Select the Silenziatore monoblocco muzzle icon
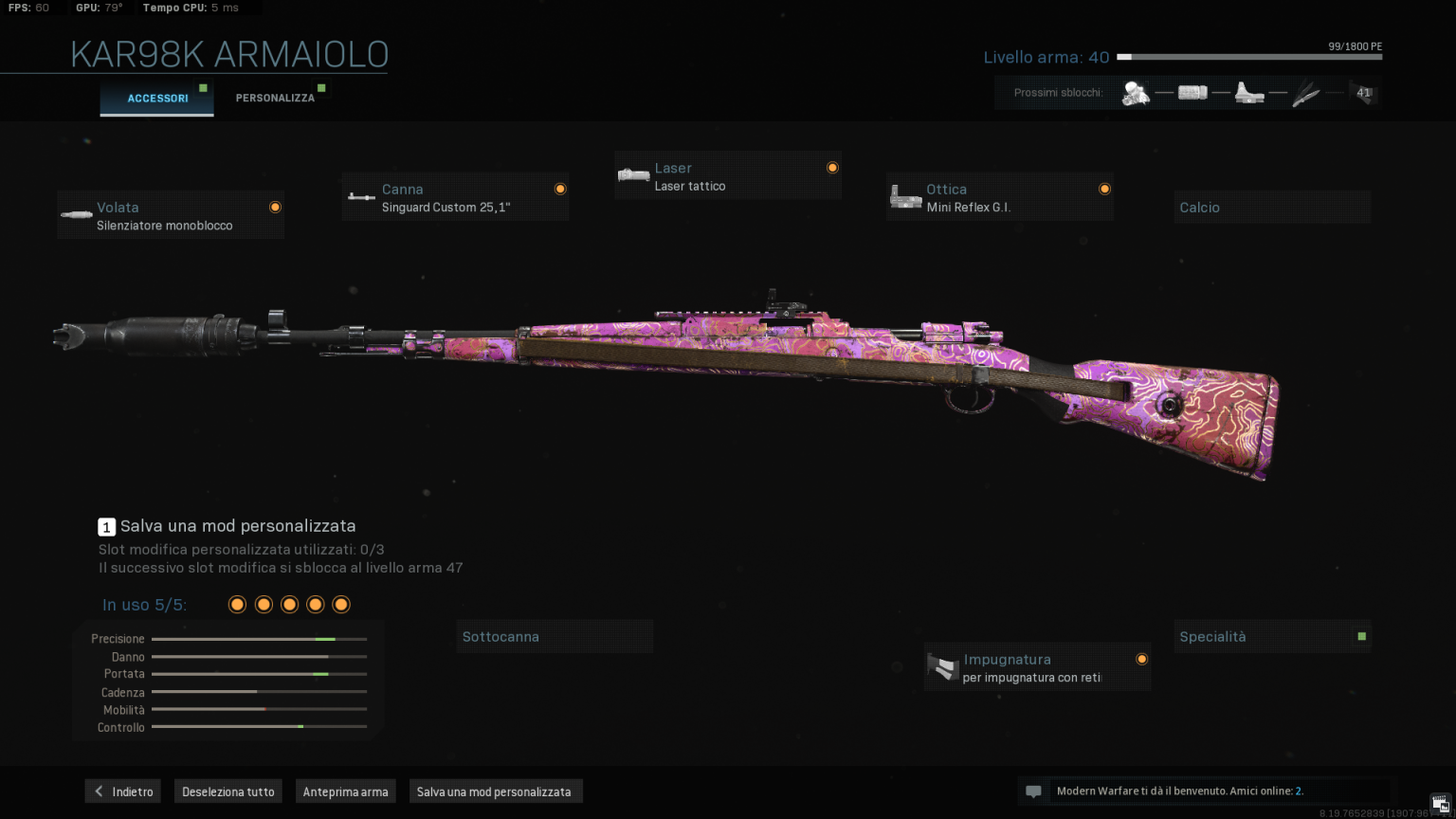Screen dimensions: 1456x819 (76, 214)
